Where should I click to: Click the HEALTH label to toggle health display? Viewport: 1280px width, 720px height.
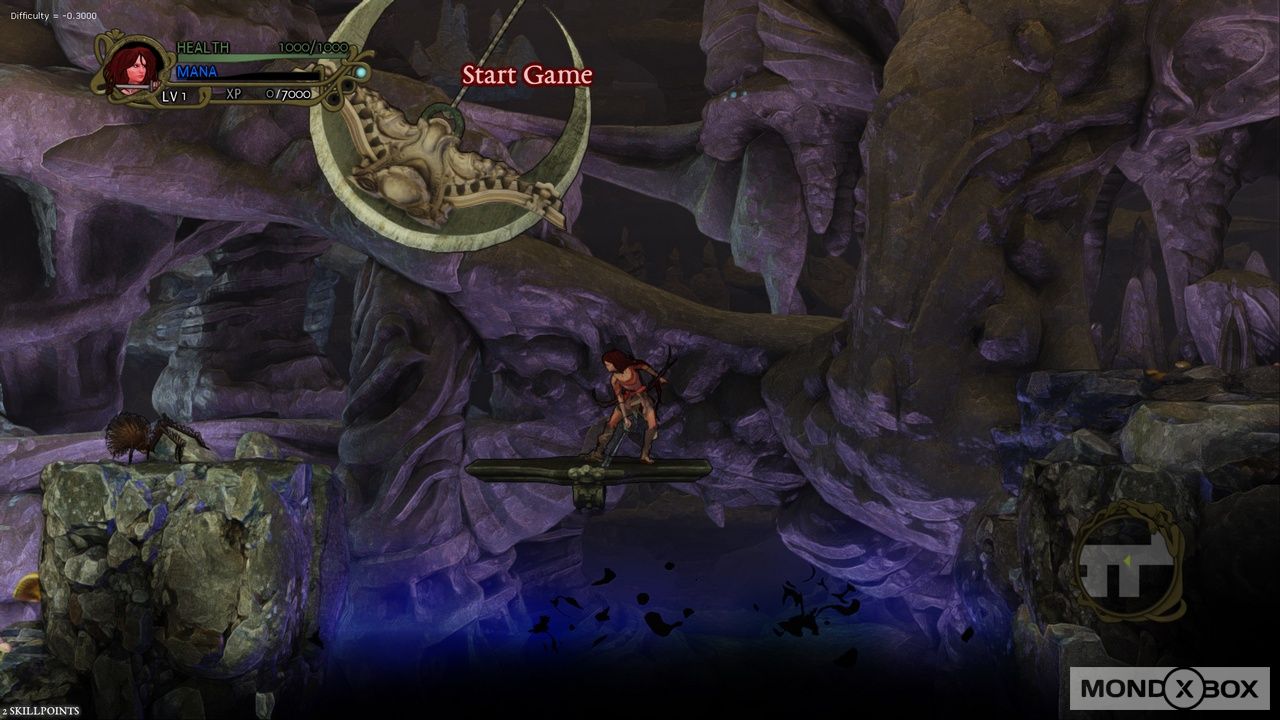click(203, 47)
